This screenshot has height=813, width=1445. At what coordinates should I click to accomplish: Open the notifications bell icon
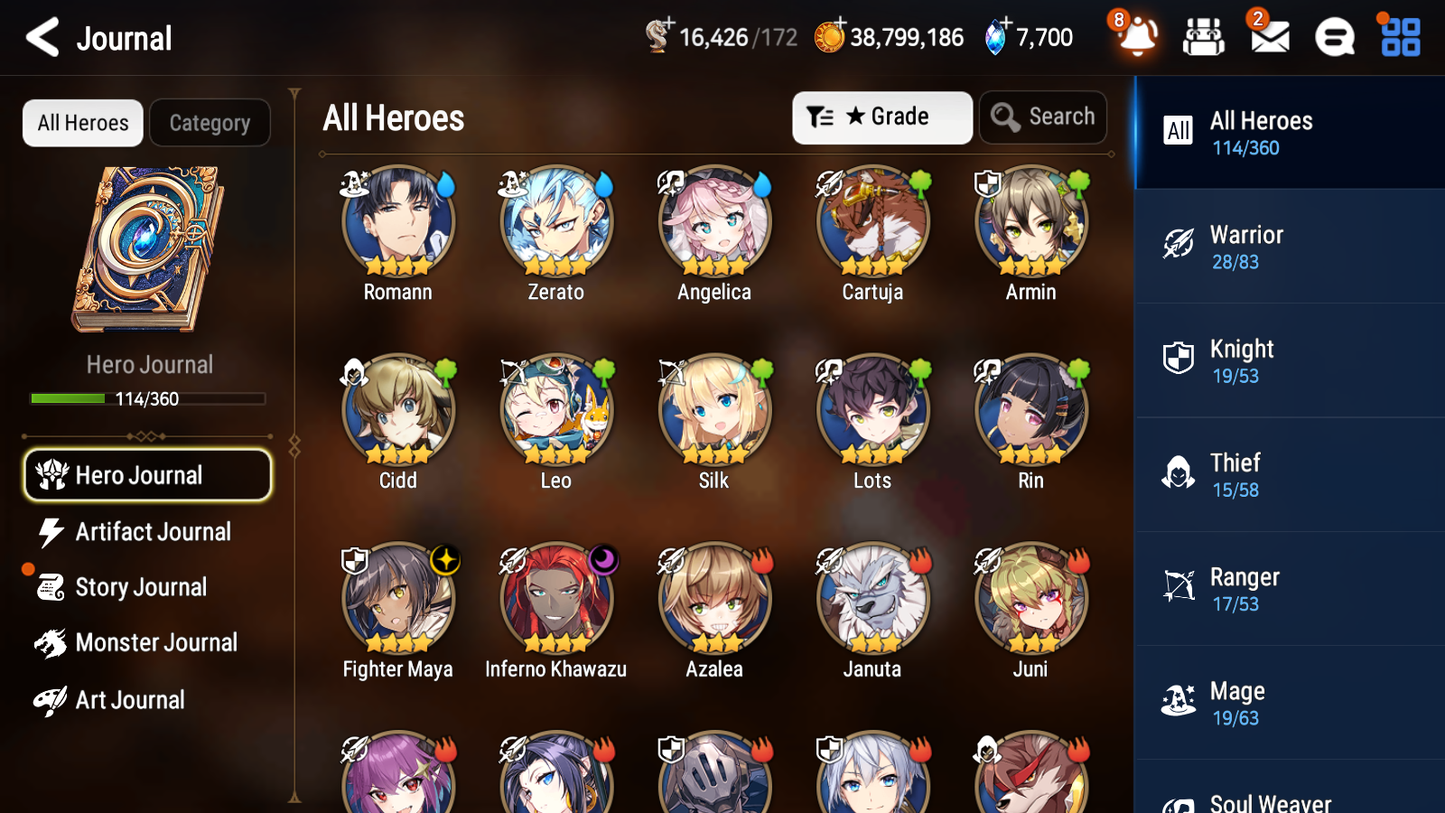coord(1136,36)
